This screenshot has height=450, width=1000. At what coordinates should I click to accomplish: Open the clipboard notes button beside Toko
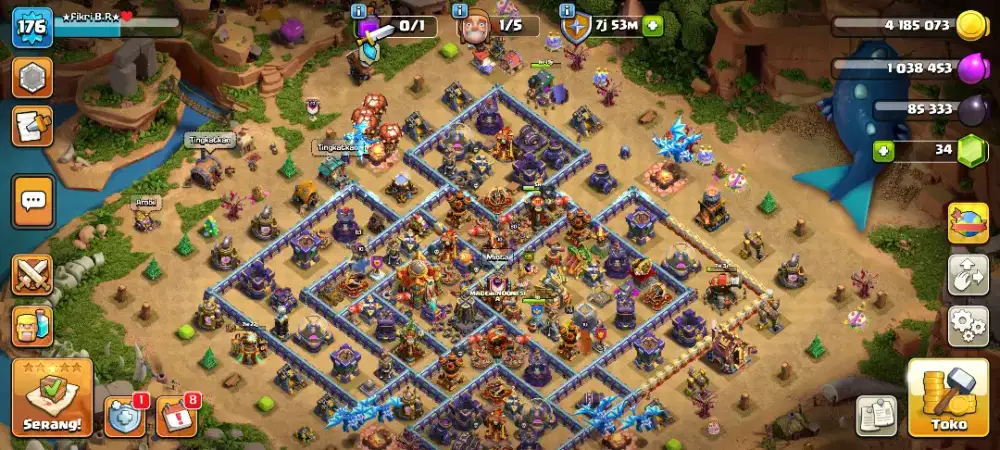(x=876, y=415)
